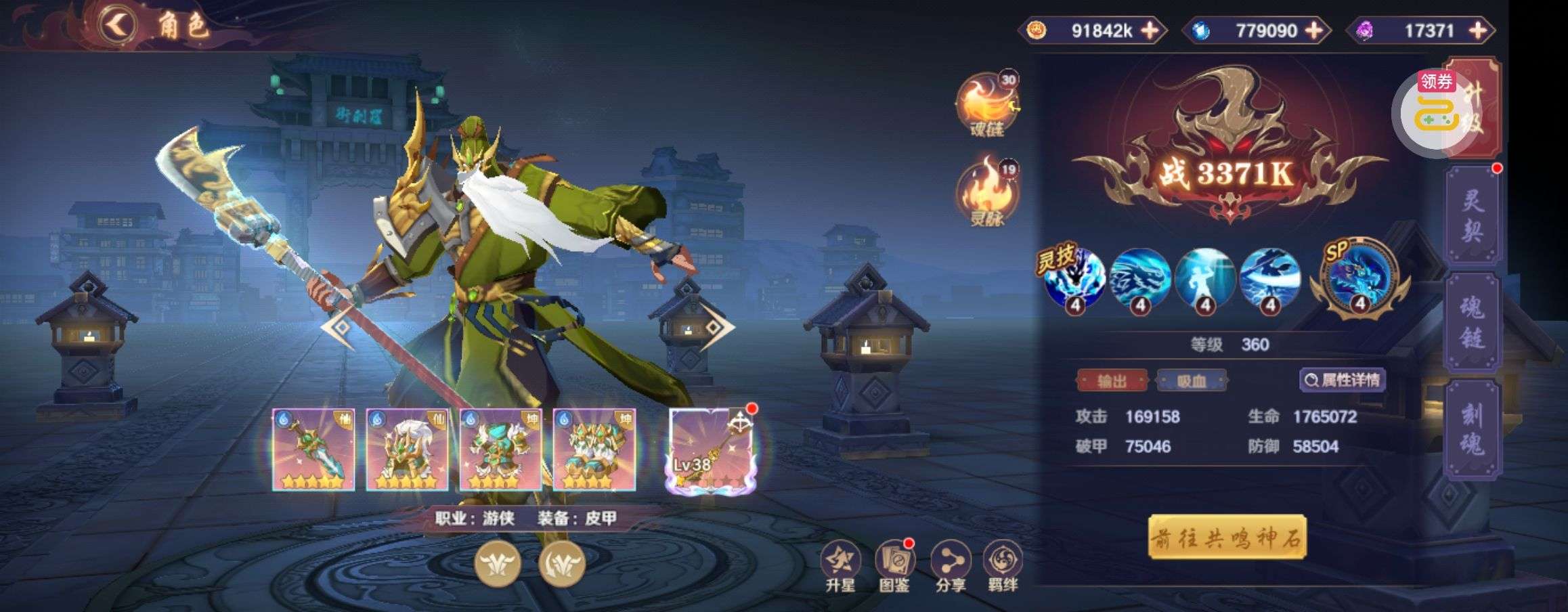Open the Lv38 bow artifact slot

[710, 450]
